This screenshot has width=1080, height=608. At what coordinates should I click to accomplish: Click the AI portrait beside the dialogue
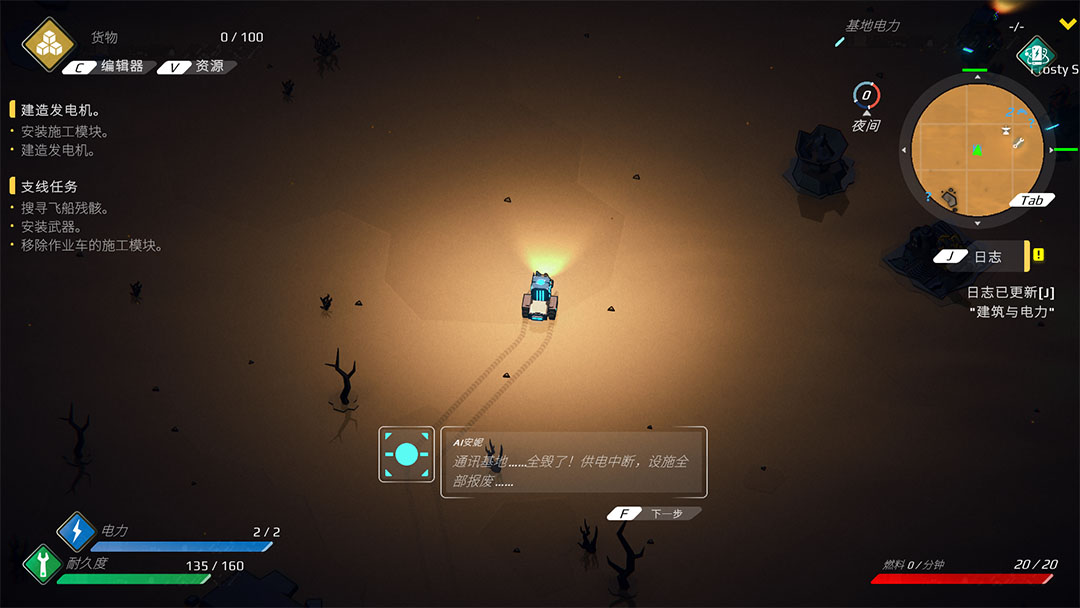[x=406, y=455]
